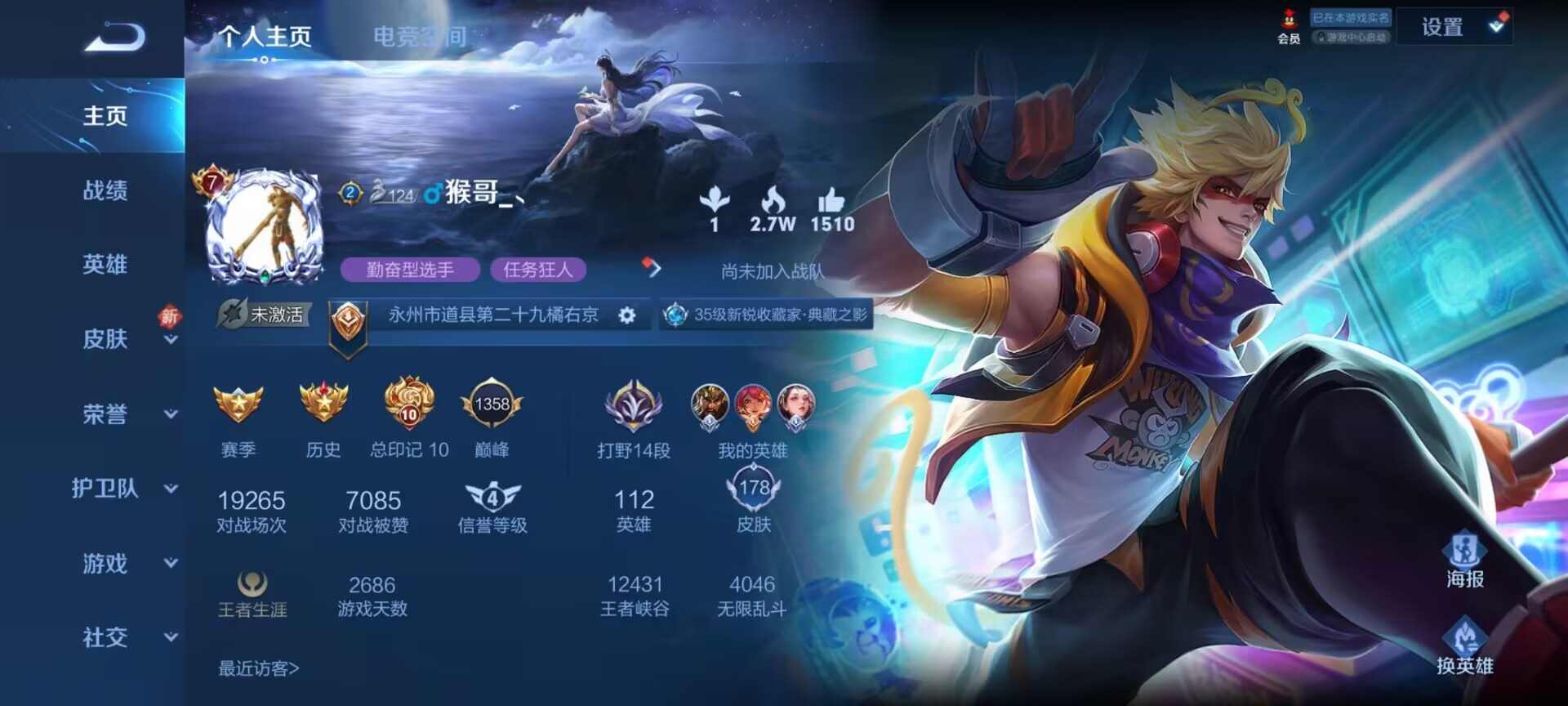Open the 皮肤 sidebar menu
The image size is (1568, 706).
coord(105,339)
